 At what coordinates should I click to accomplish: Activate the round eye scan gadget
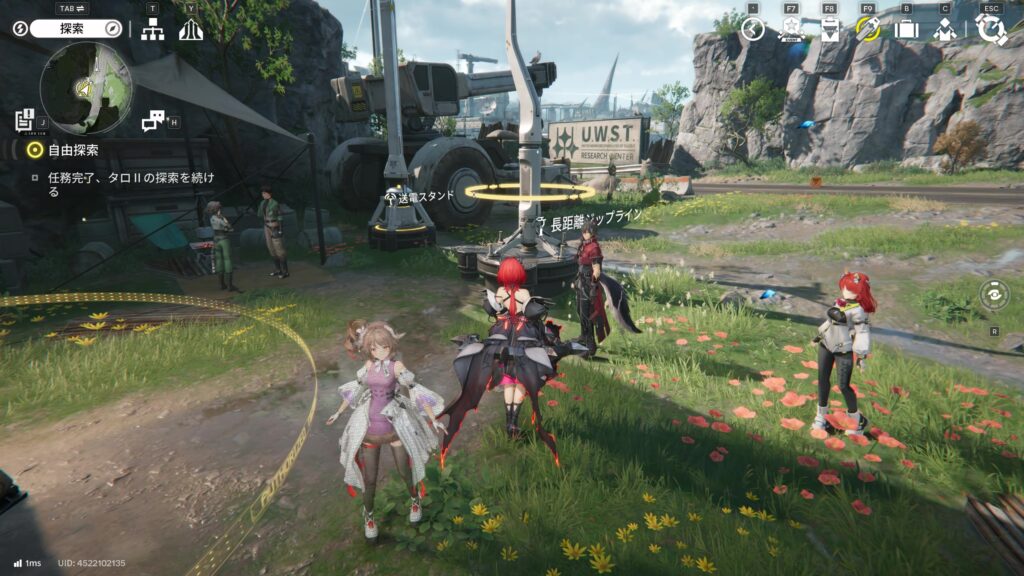pos(994,296)
